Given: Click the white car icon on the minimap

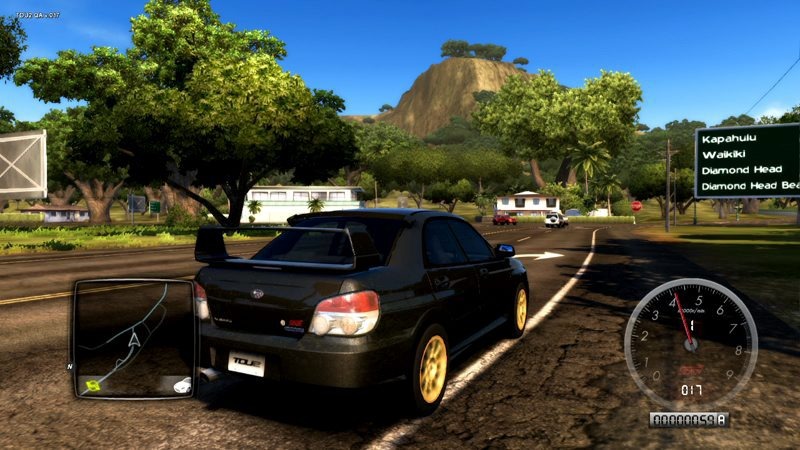Looking at the screenshot, I should [x=181, y=385].
